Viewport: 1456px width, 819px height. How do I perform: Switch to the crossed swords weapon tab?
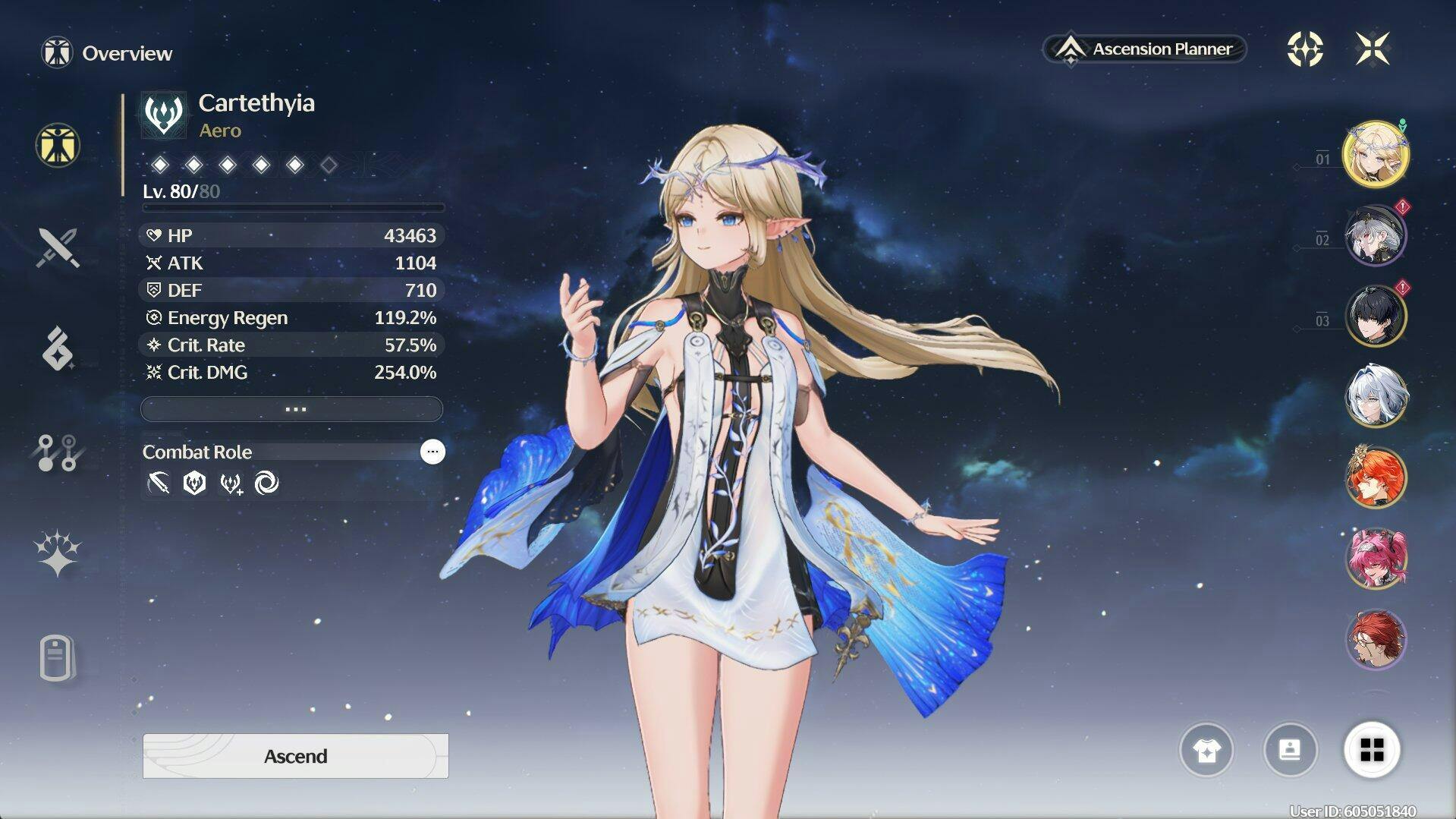(x=58, y=247)
